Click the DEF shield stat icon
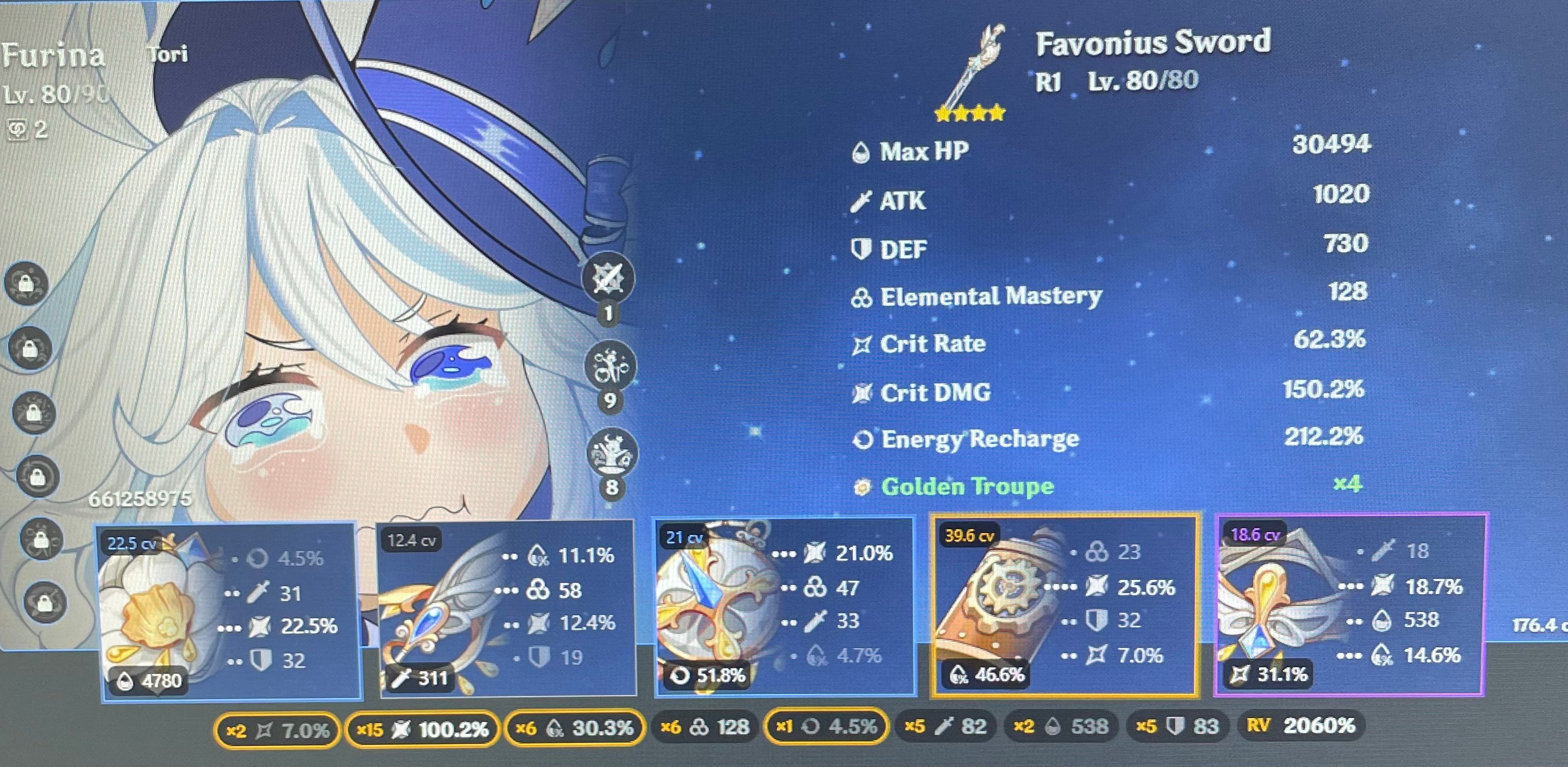This screenshot has width=1568, height=767. [x=860, y=249]
